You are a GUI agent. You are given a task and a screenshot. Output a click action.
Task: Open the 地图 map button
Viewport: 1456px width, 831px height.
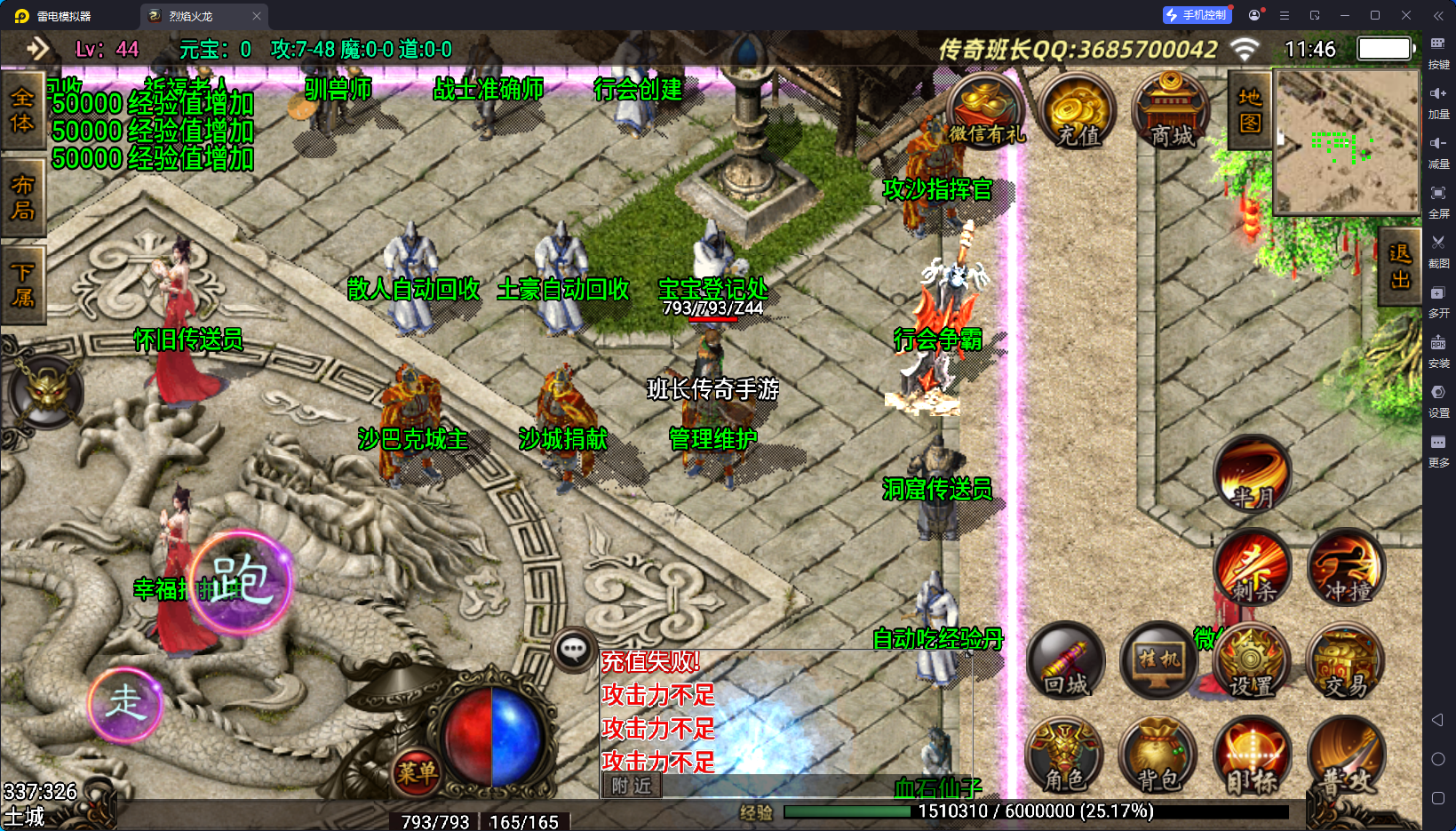pos(1250,110)
